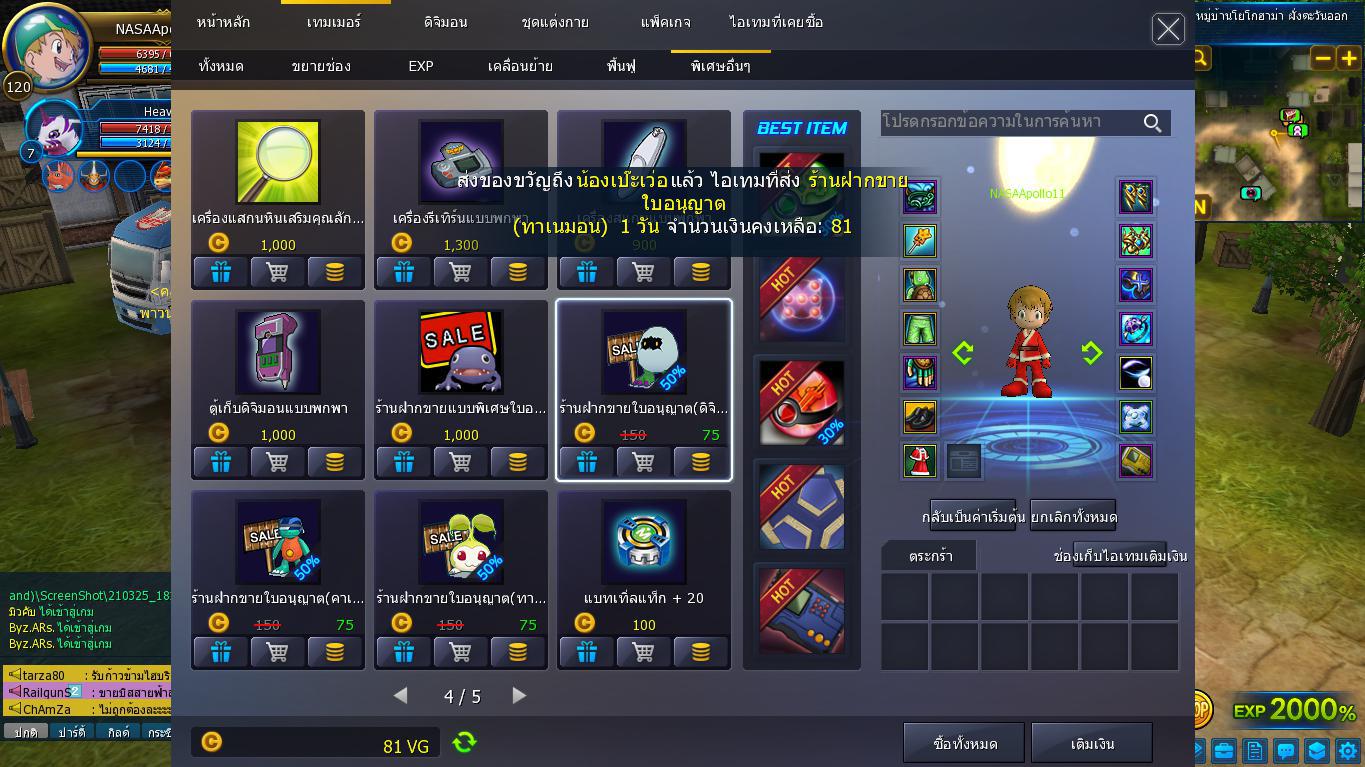The height and width of the screenshot is (767, 1365).
Task: Switch to the ดิจิมอน shop tab
Action: 445,22
